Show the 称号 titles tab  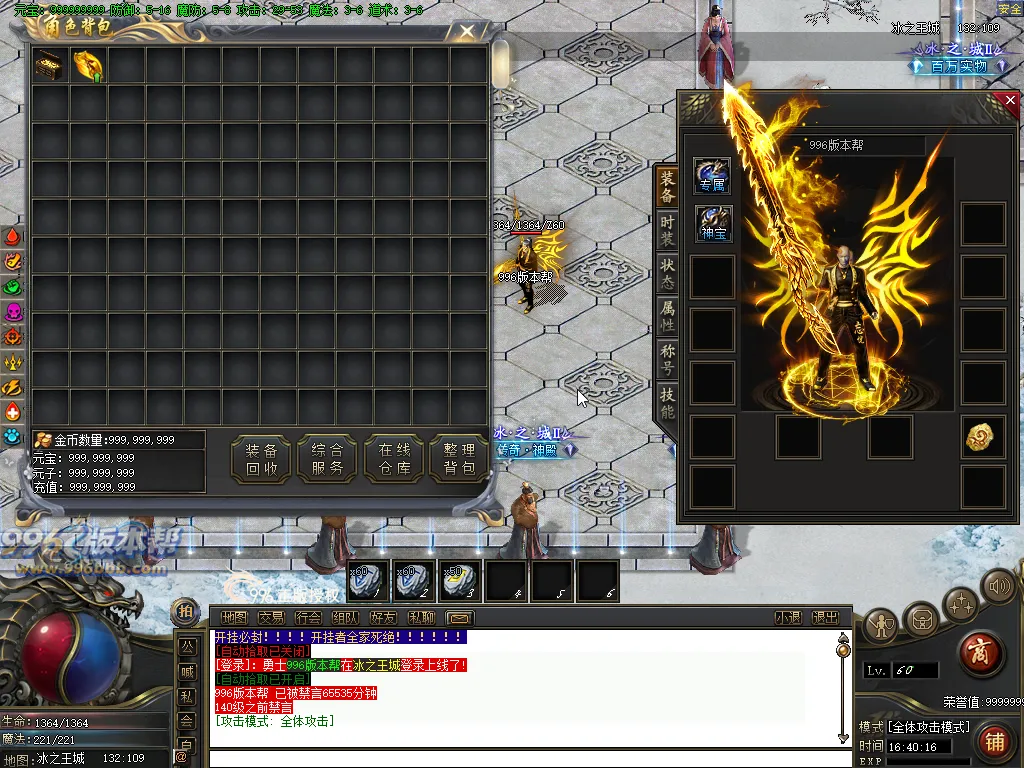pyautogui.click(x=667, y=359)
